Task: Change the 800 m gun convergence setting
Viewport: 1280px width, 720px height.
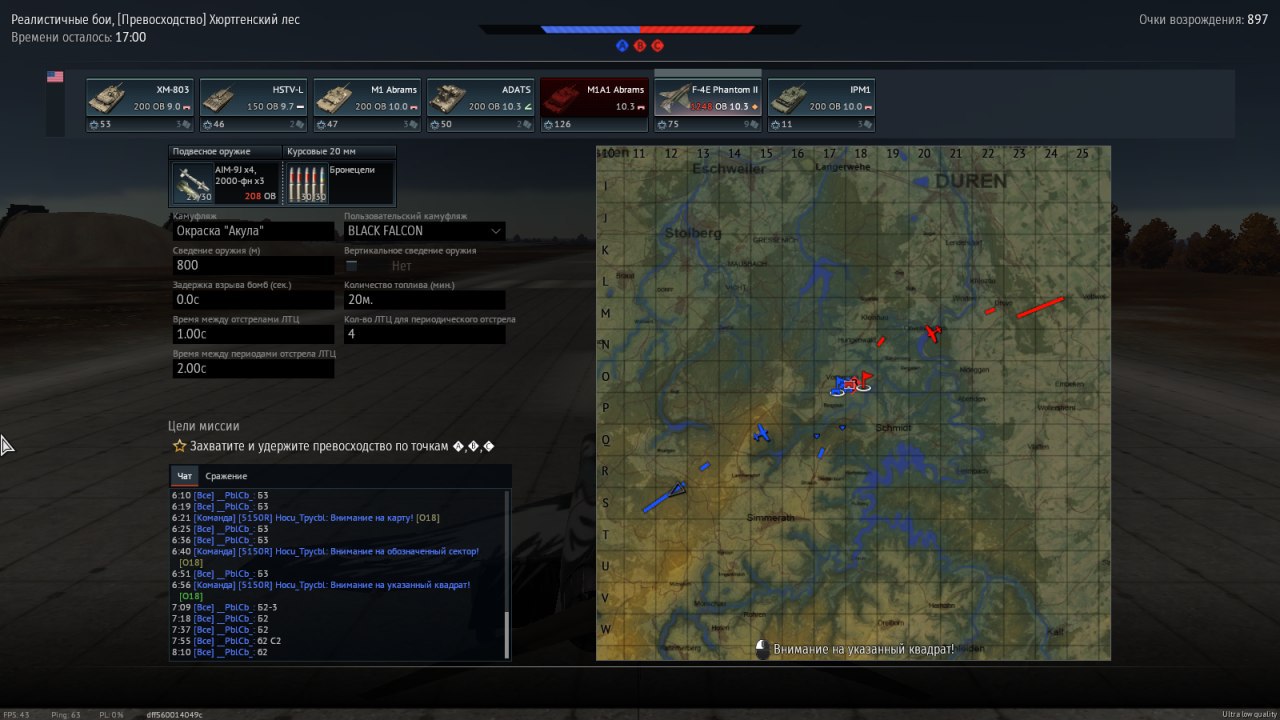Action: (253, 265)
